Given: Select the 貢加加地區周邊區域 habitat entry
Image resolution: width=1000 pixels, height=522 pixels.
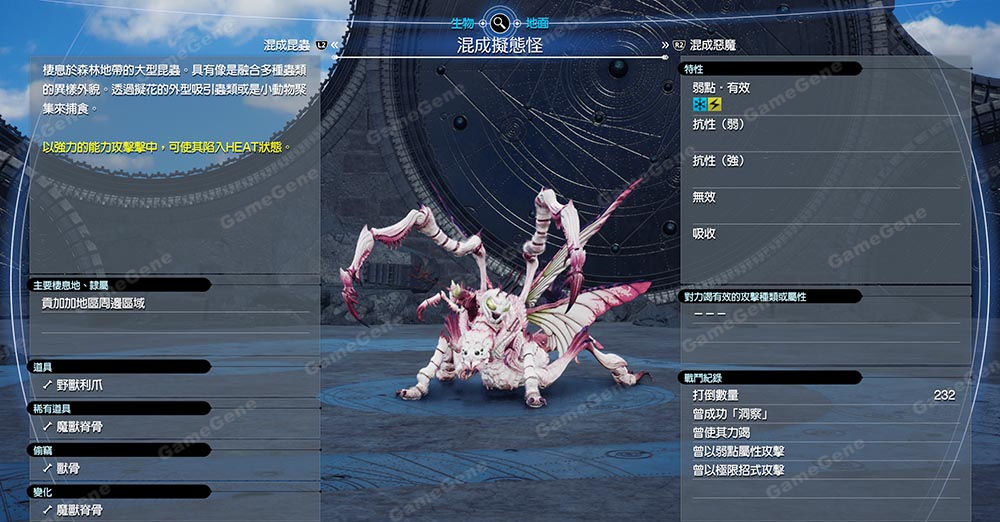Looking at the screenshot, I should pyautogui.click(x=94, y=303).
